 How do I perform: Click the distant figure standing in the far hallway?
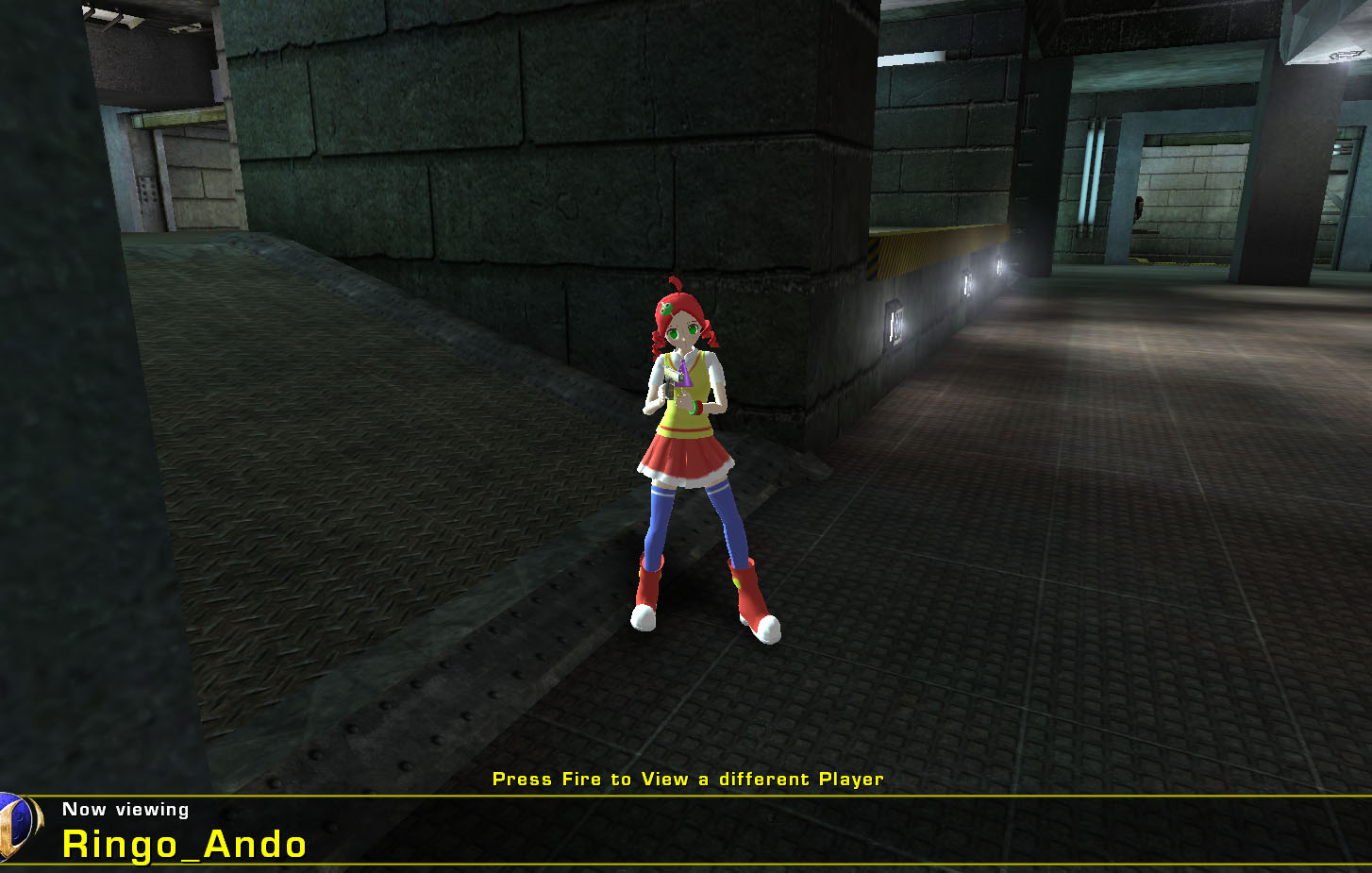pyautogui.click(x=1137, y=208)
